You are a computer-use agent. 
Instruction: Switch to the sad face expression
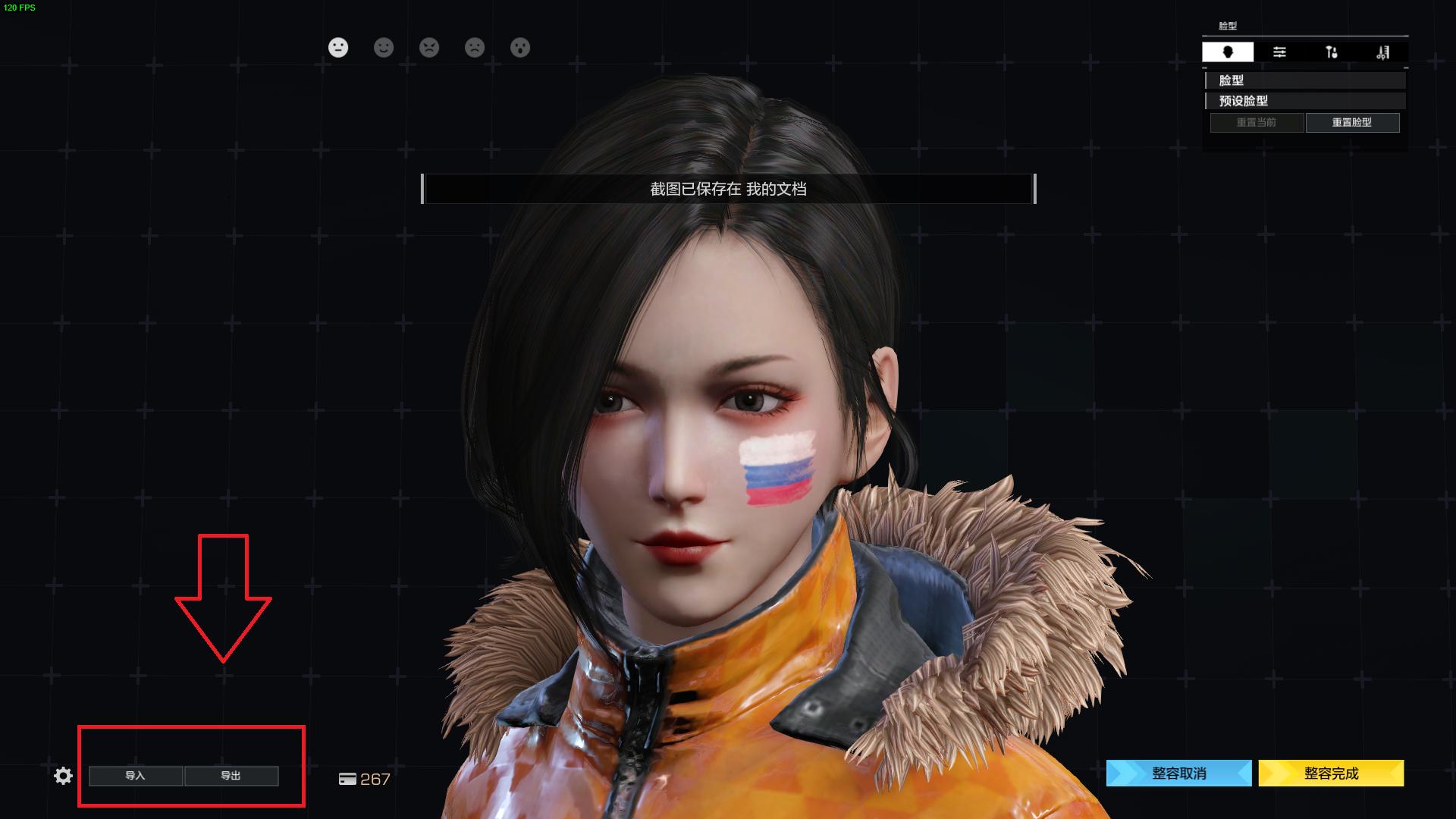coord(475,48)
